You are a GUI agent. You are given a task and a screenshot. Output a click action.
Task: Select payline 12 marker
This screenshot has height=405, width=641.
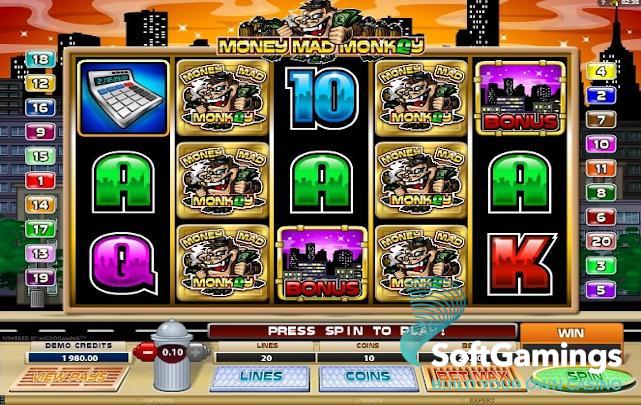point(41,83)
